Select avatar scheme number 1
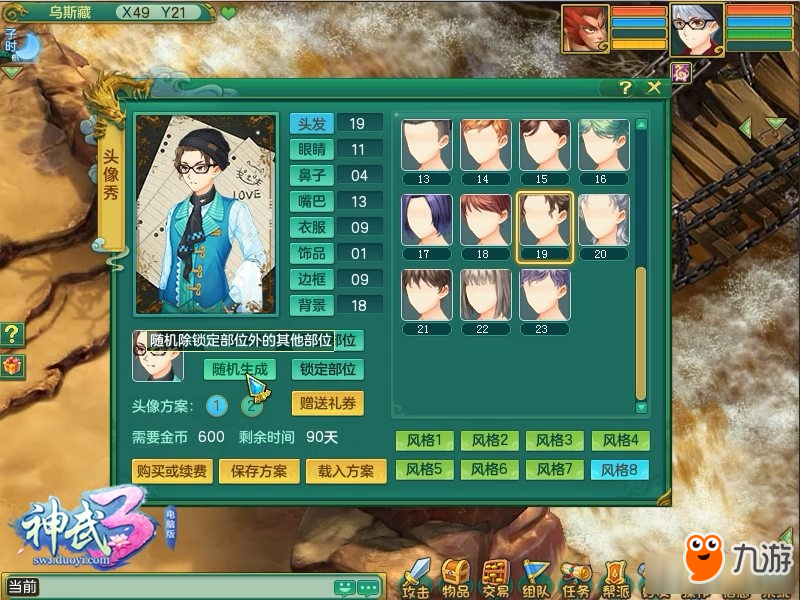800x600 pixels. (x=218, y=405)
